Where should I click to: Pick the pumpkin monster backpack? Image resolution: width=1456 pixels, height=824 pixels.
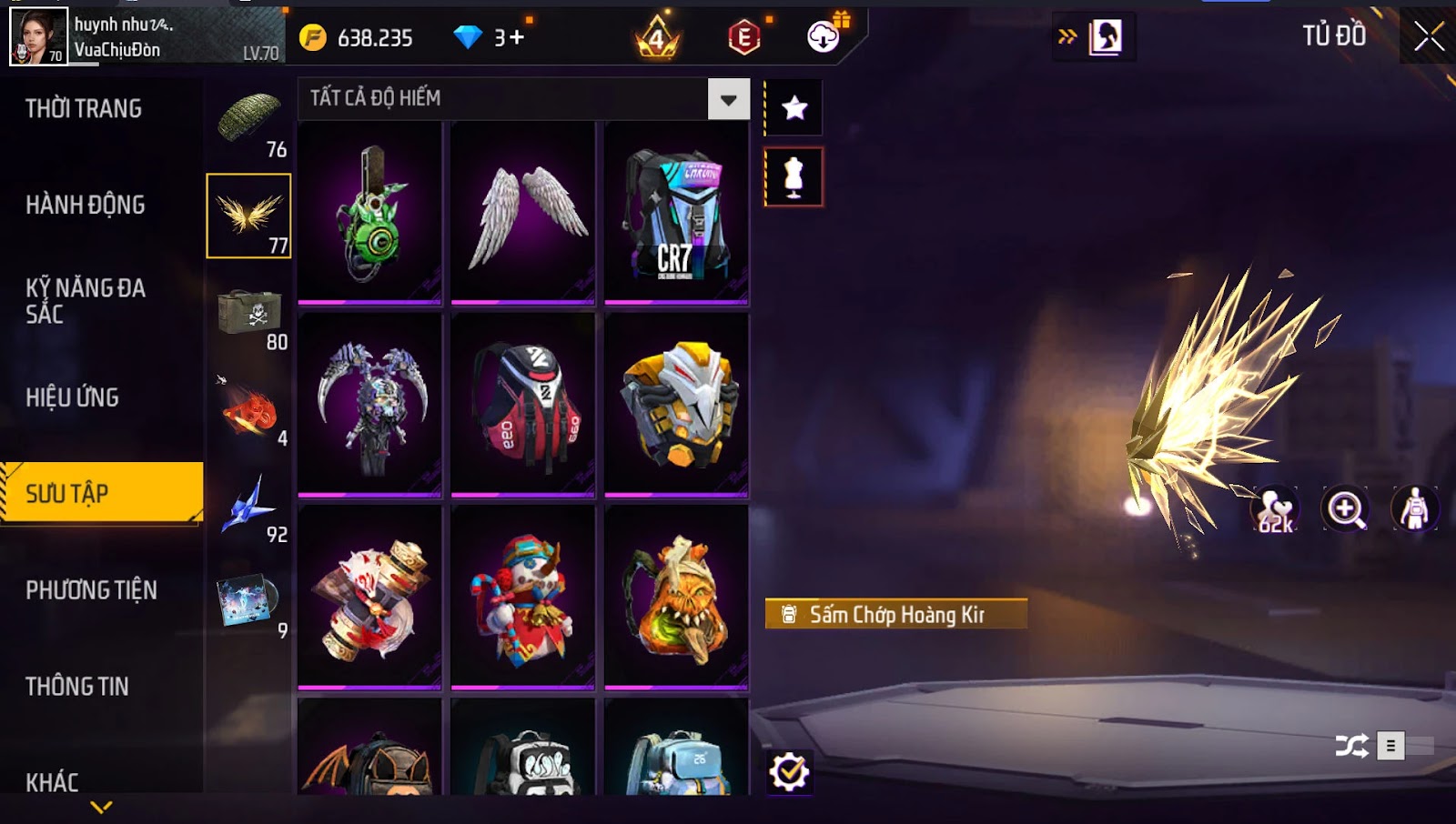pos(676,597)
